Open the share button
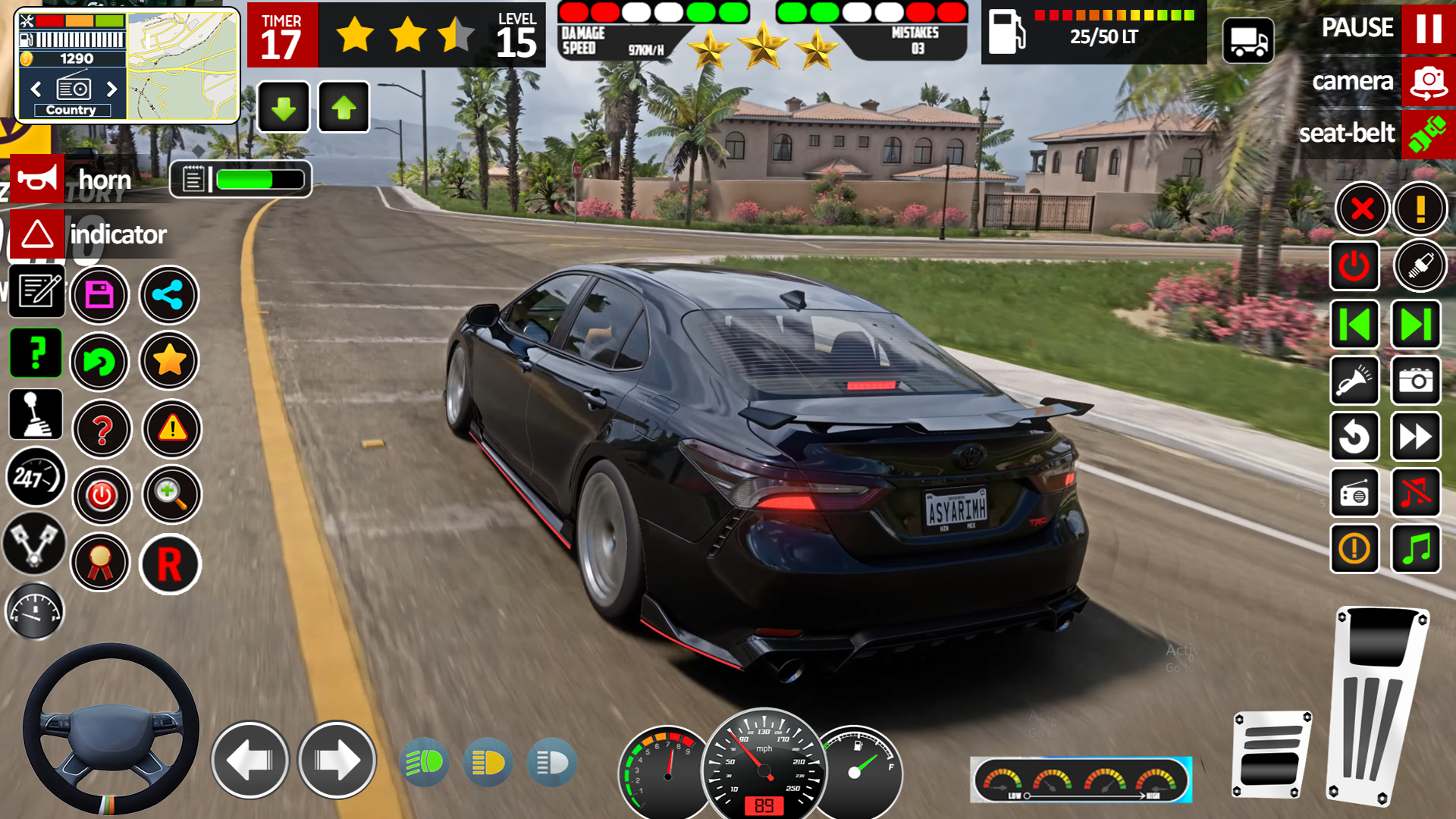This screenshot has height=819, width=1456. coord(168,295)
